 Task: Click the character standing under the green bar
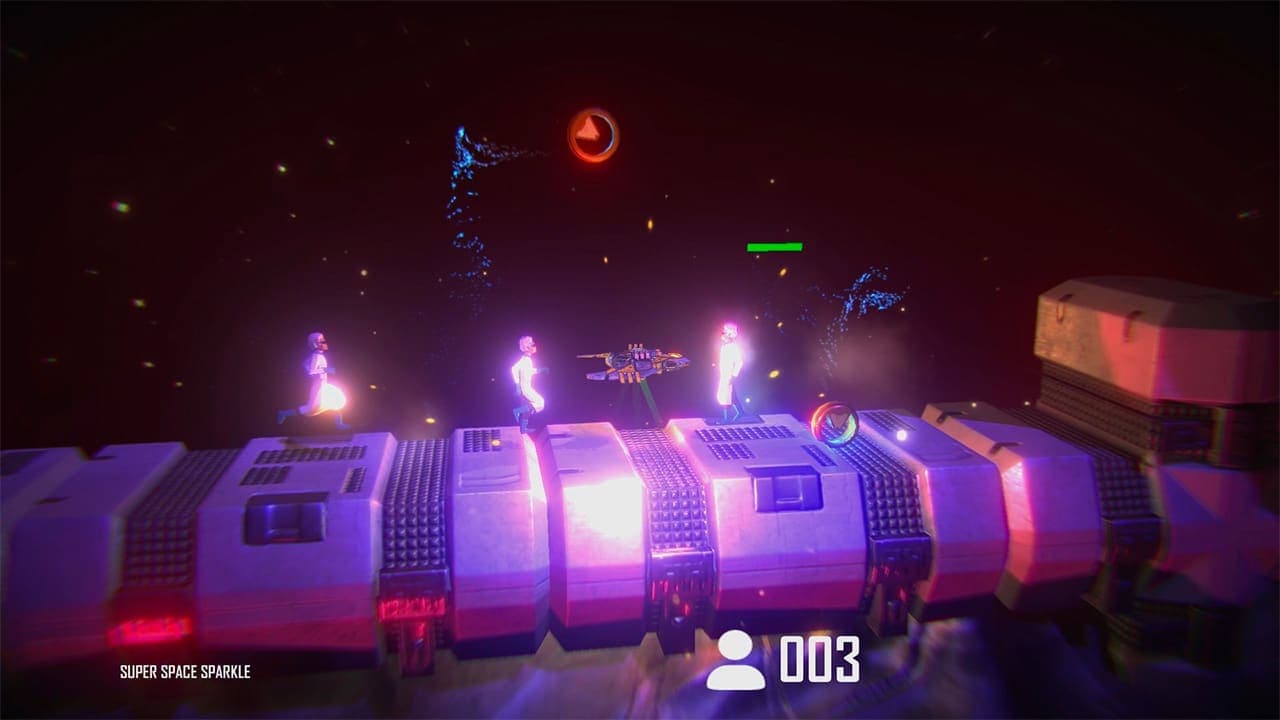click(x=728, y=370)
